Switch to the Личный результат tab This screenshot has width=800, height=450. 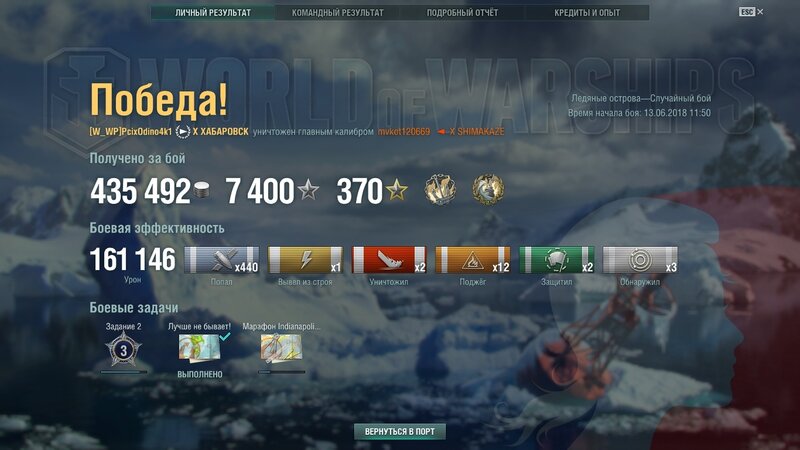pyautogui.click(x=212, y=13)
